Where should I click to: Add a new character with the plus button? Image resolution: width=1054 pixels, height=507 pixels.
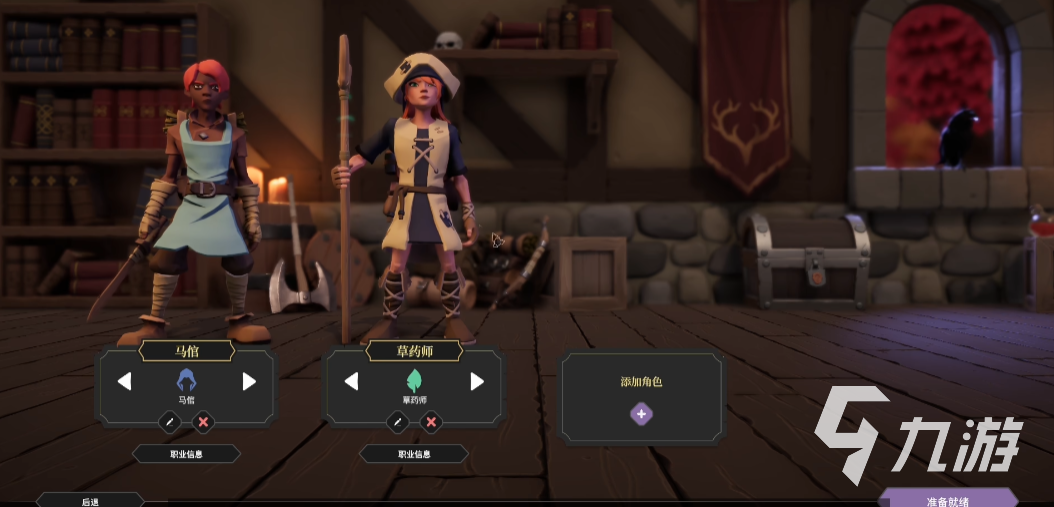tap(641, 413)
